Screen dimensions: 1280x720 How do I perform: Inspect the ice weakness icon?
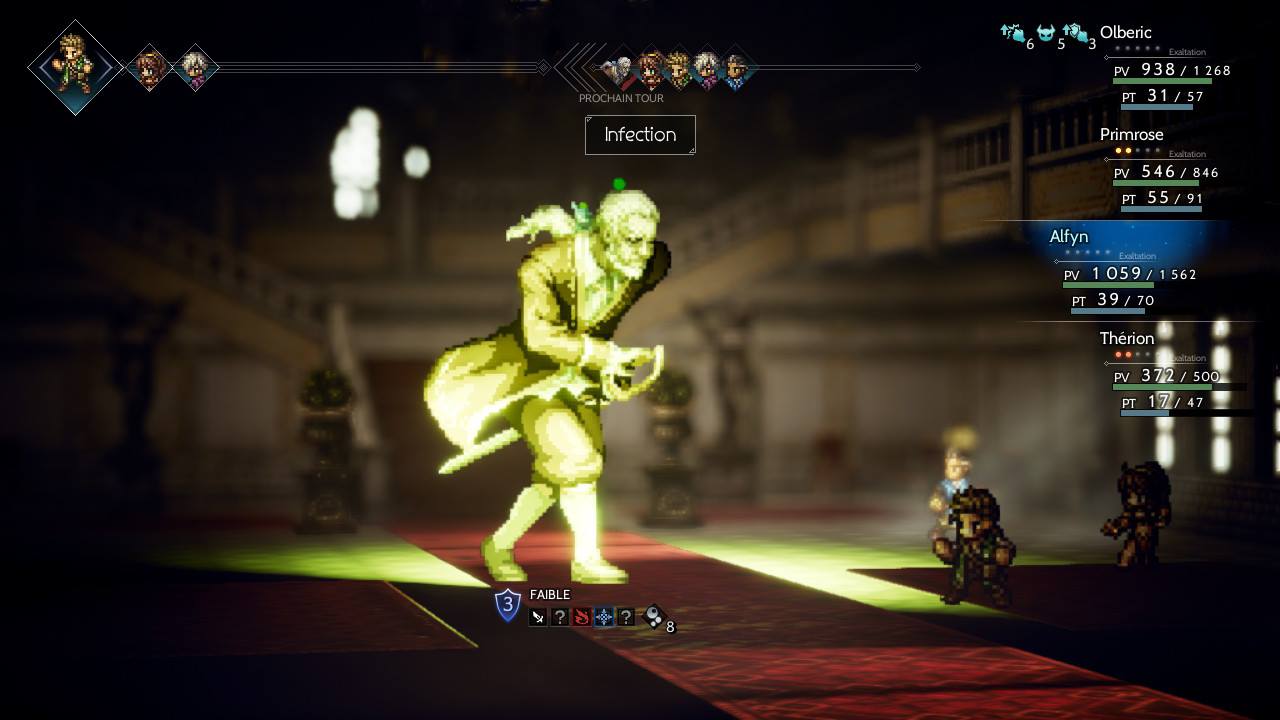pyautogui.click(x=604, y=617)
